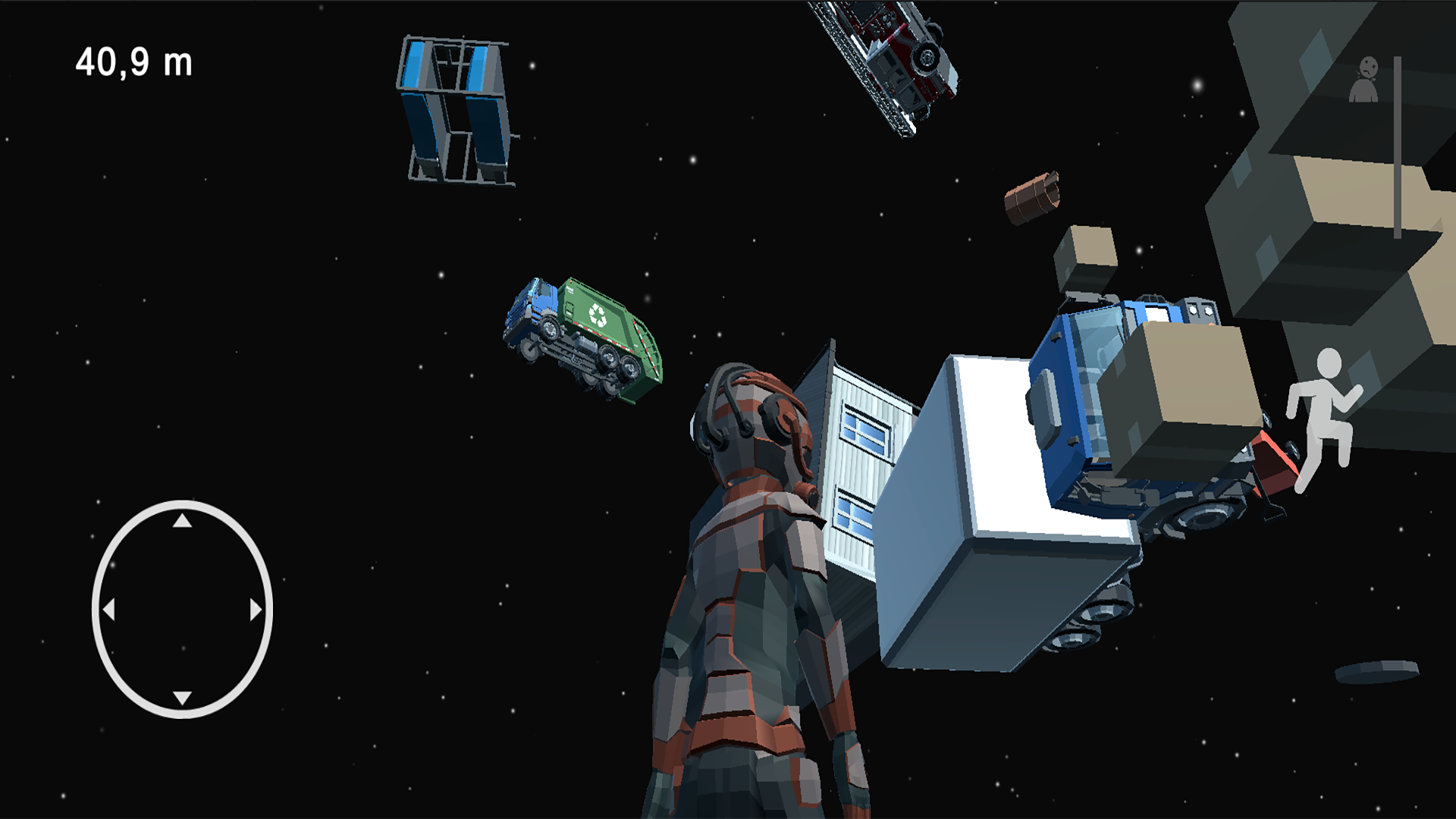Image resolution: width=1456 pixels, height=819 pixels.
Task: Click the floating brown barrel
Action: pyautogui.click(x=1031, y=197)
